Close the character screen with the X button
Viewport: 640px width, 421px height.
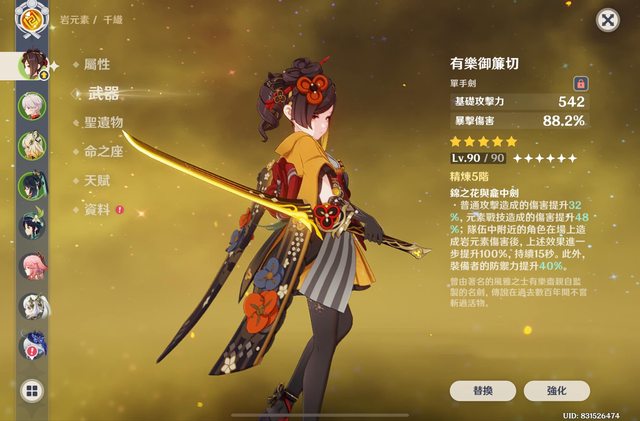[x=607, y=20]
